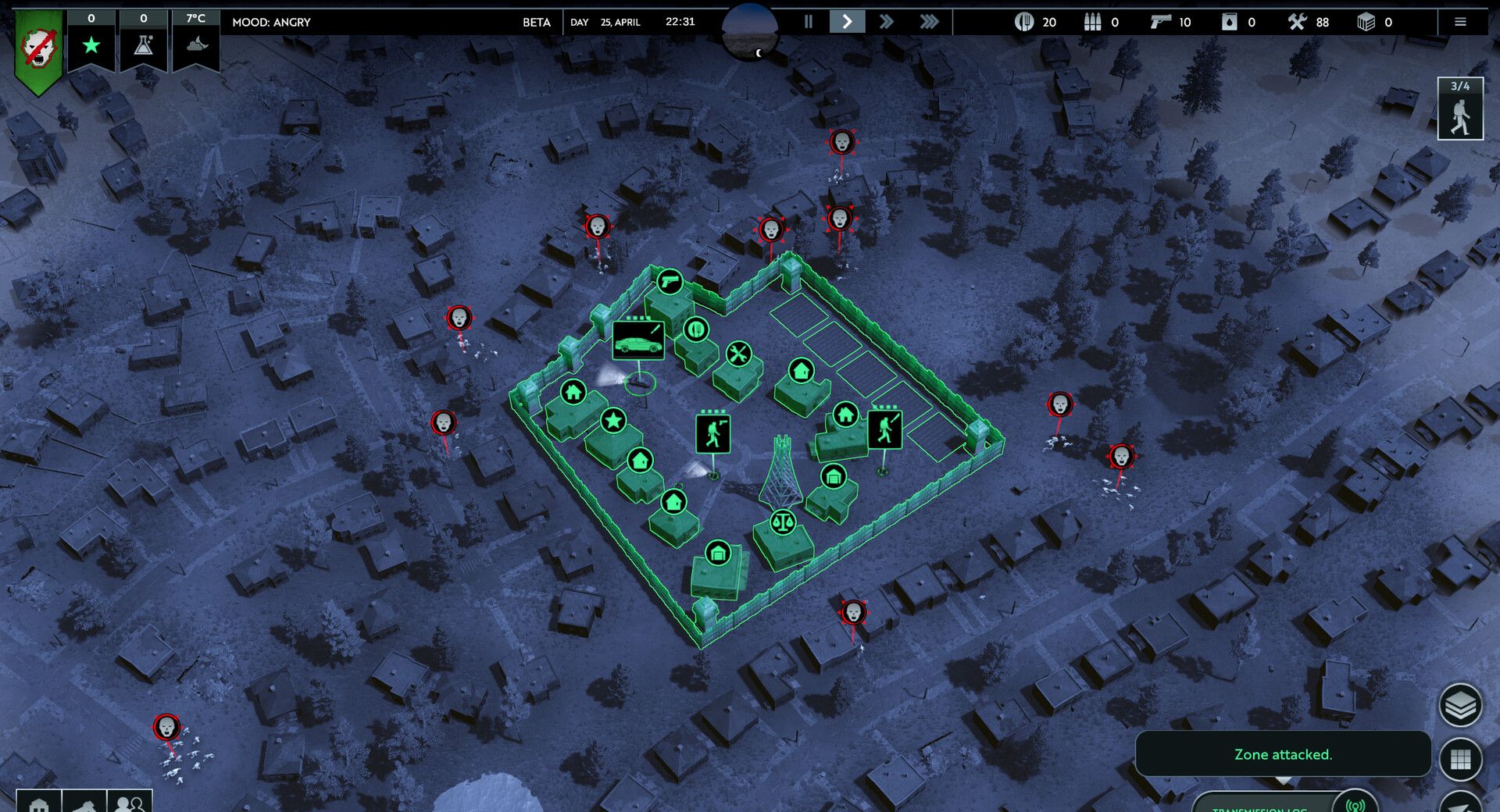Toggle the grid overlay button
Viewport: 1500px width, 812px height.
(1459, 759)
